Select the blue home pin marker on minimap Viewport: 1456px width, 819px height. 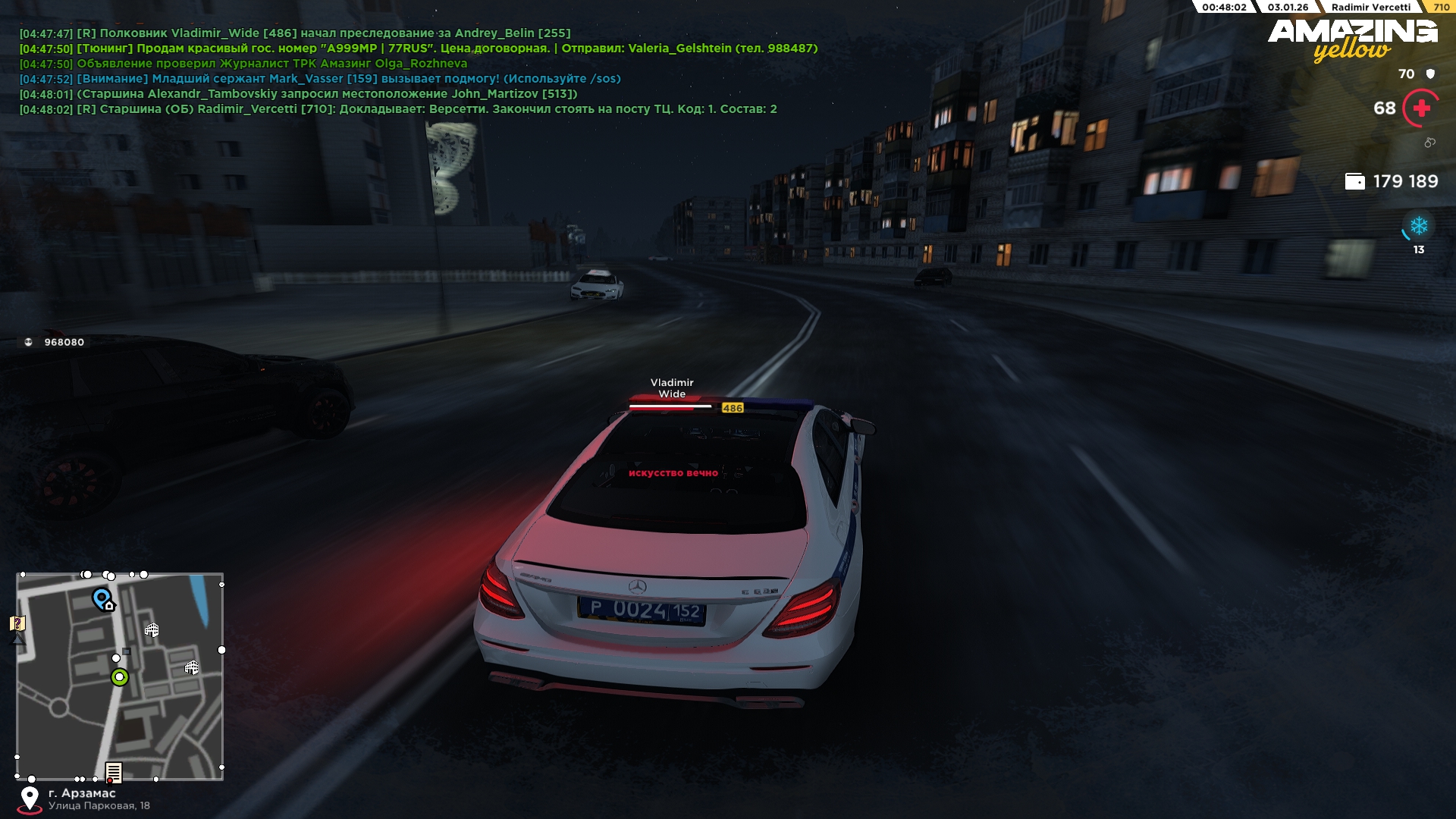(102, 598)
